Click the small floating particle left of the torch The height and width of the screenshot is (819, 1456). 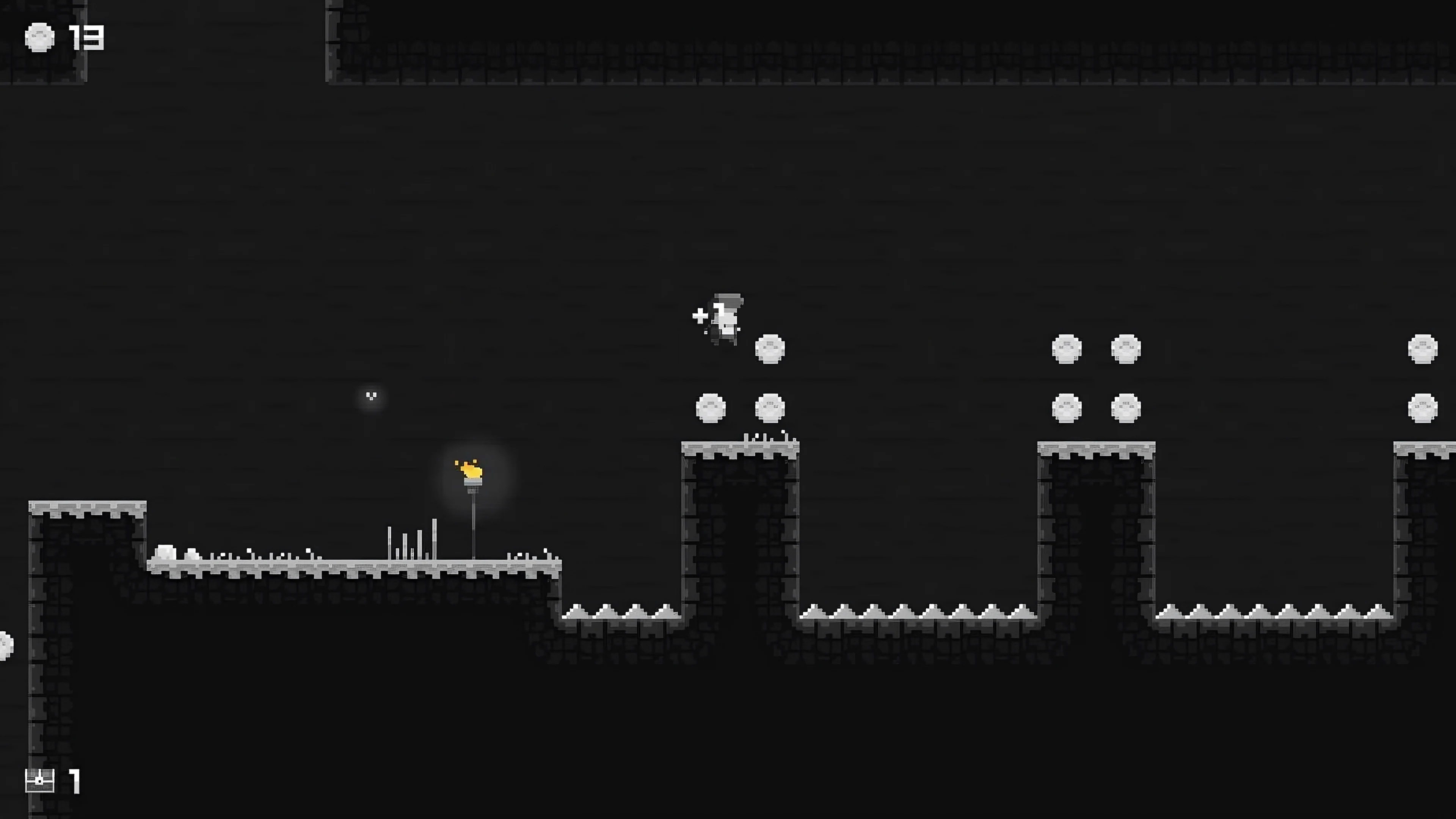(371, 395)
